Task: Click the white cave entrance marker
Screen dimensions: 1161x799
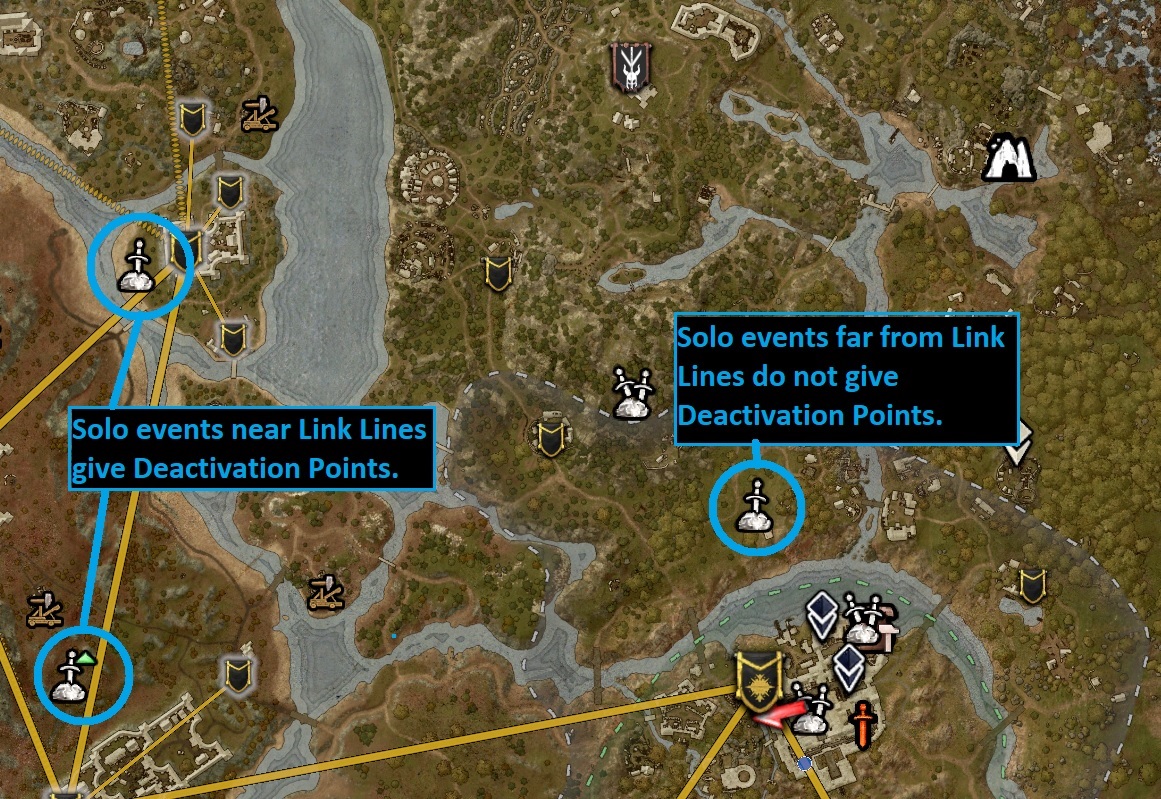Action: [1008, 158]
